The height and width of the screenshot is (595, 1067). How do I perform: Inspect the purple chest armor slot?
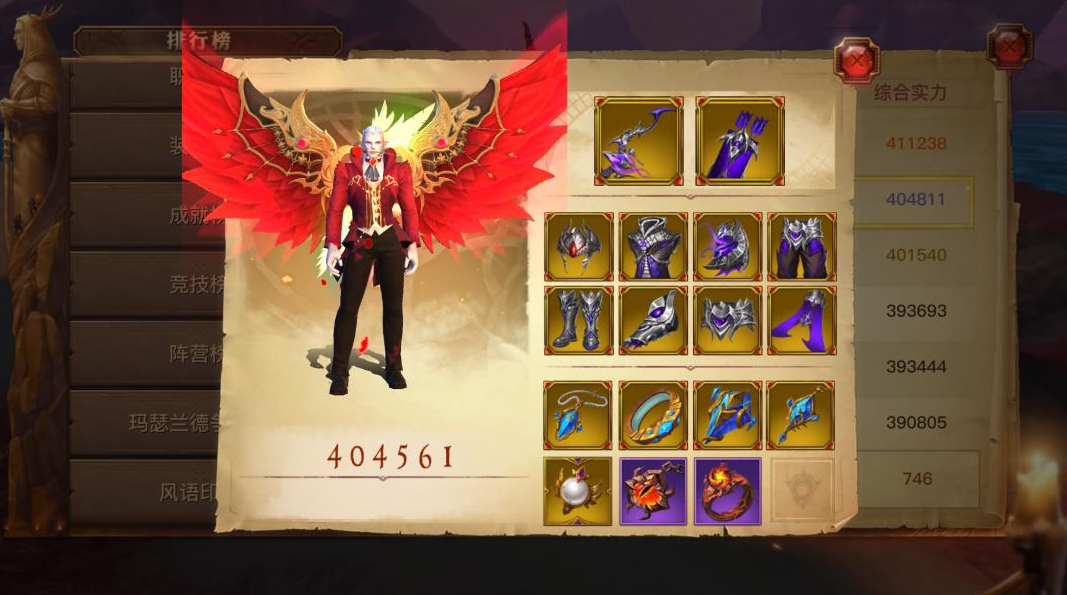click(x=653, y=246)
